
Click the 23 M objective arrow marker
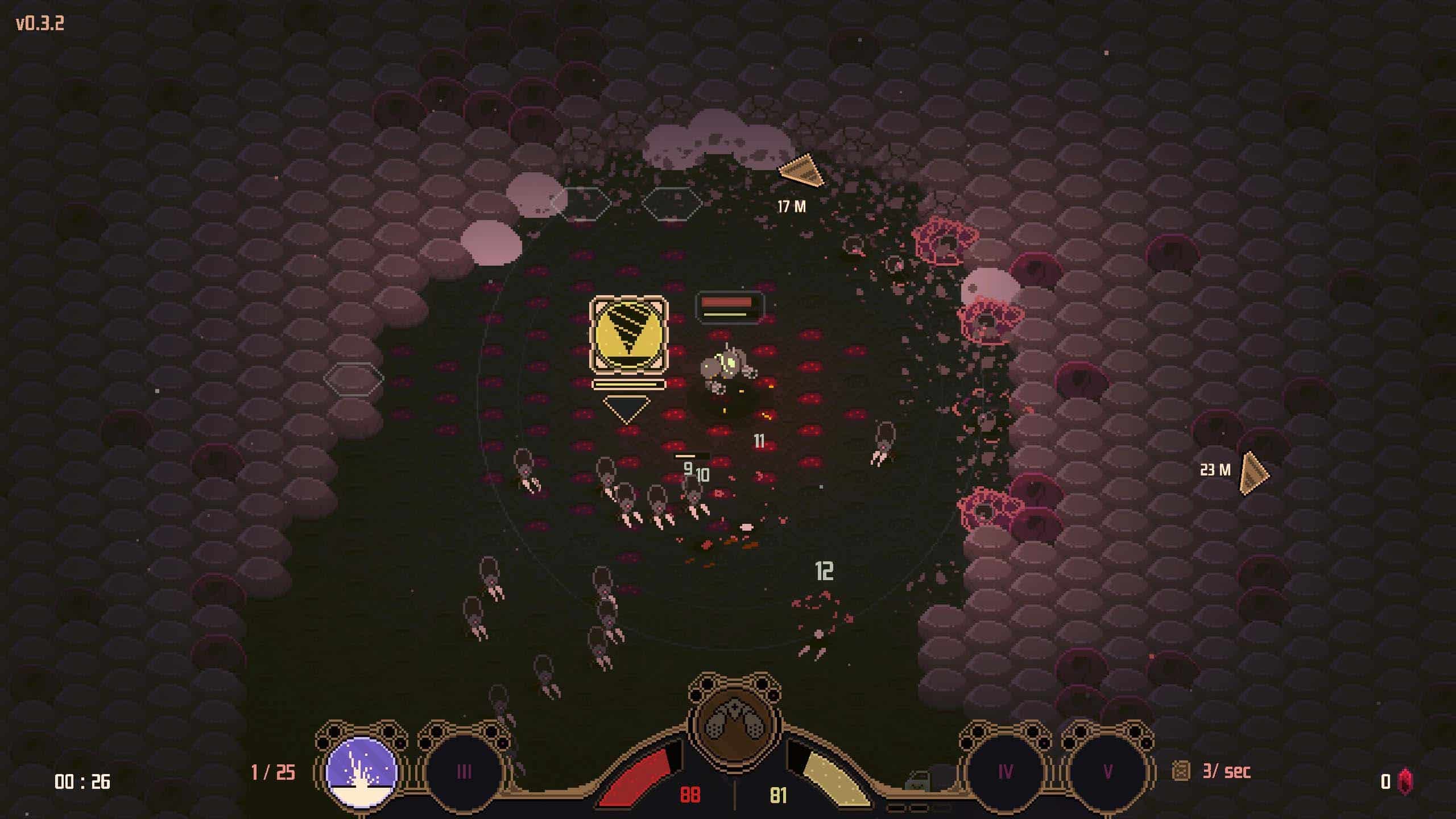1253,473
